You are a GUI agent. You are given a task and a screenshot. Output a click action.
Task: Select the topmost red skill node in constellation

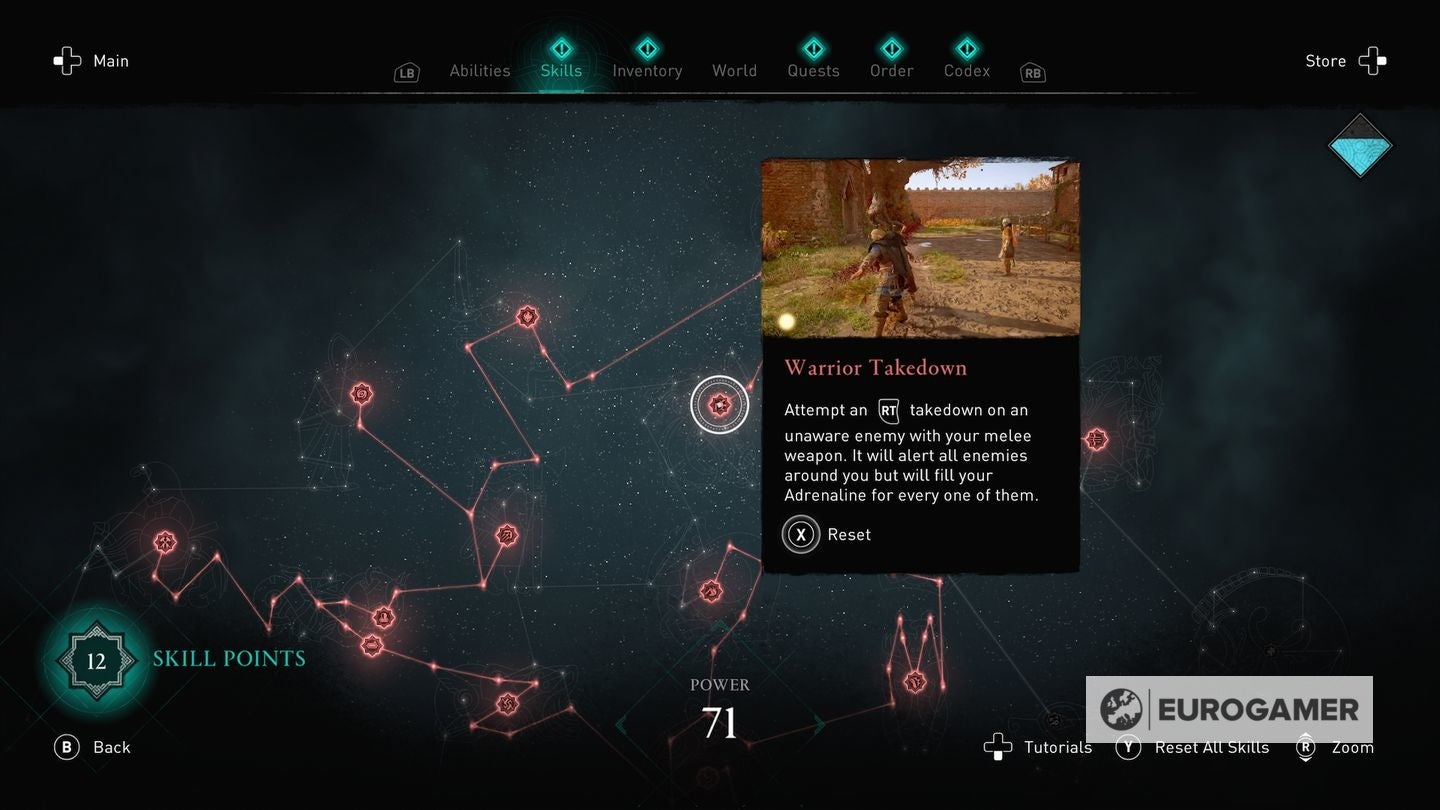[x=527, y=315]
